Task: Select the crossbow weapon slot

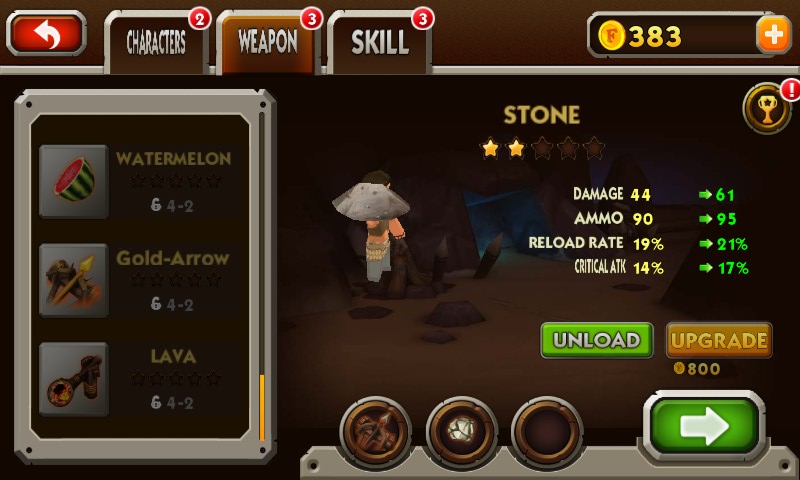Action: (x=376, y=432)
